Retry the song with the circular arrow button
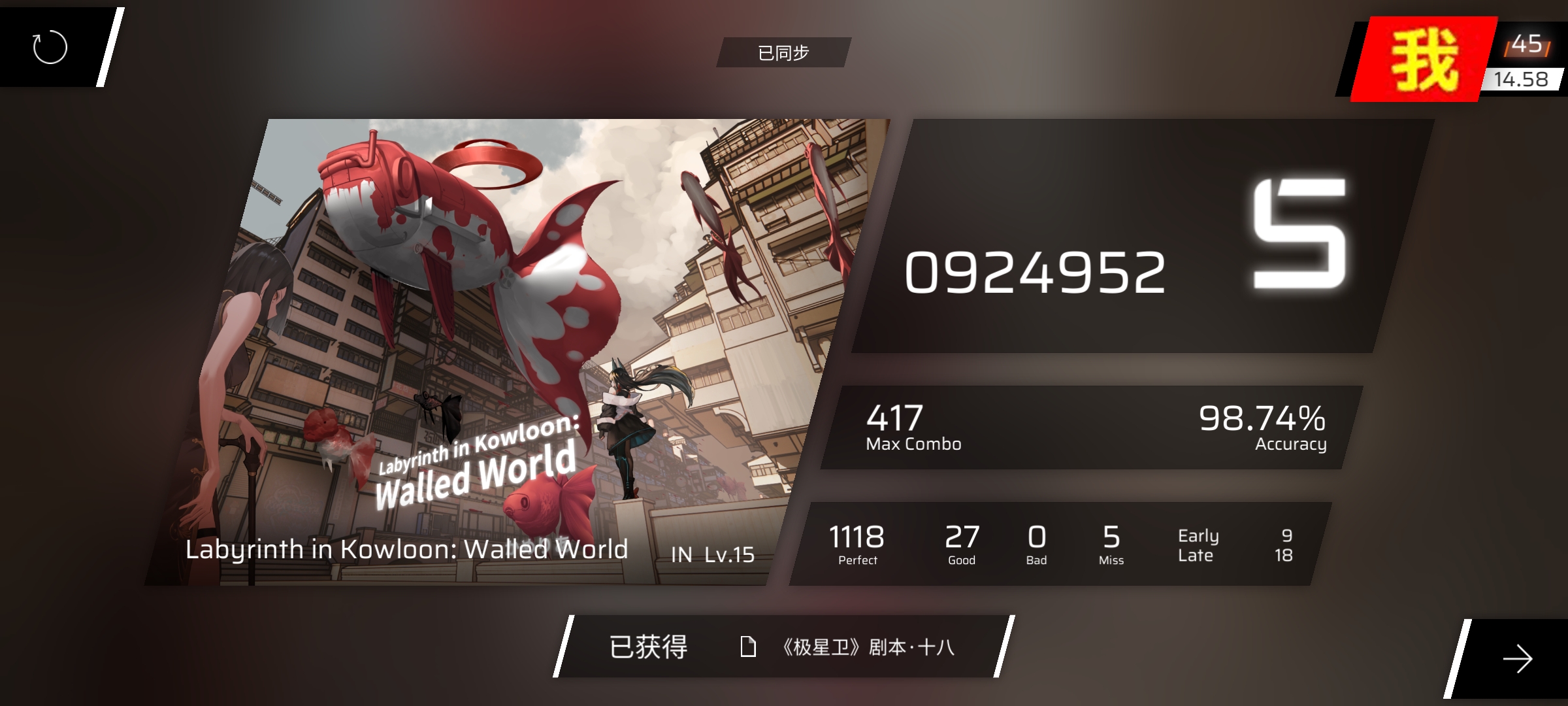Viewport: 1568px width, 706px height. tap(50, 47)
